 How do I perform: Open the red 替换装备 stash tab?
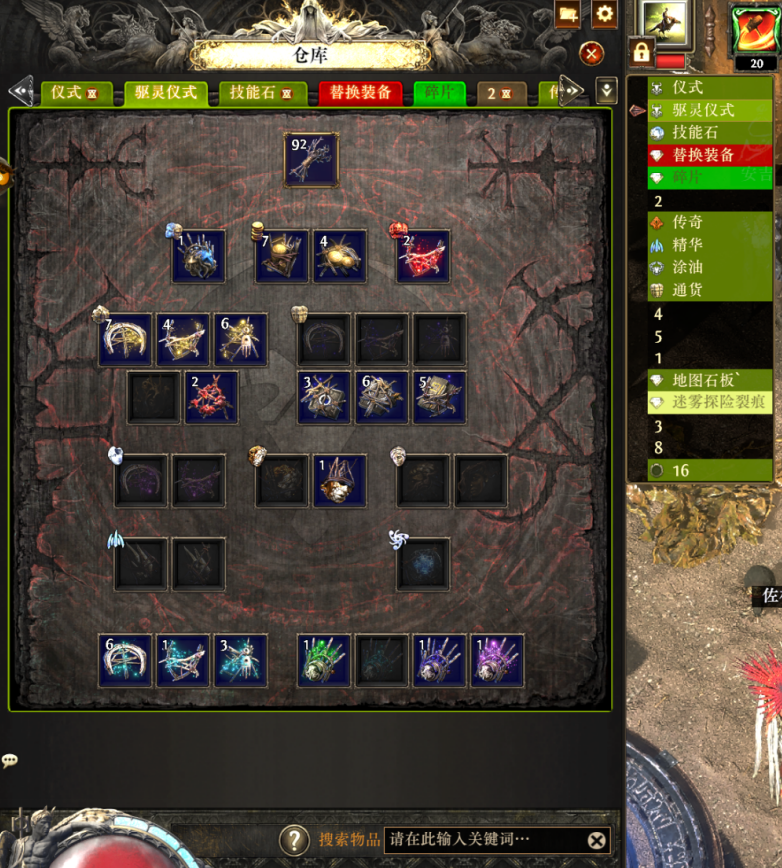[x=360, y=93]
